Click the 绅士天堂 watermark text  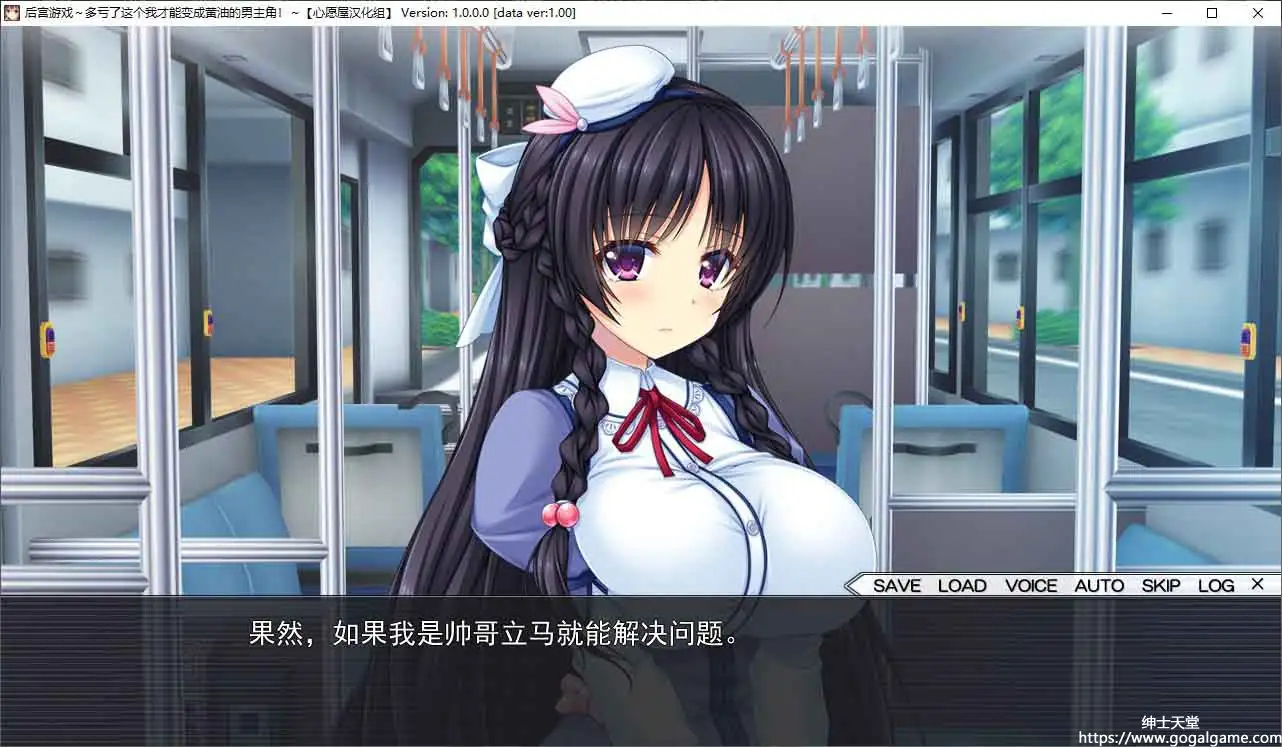[1169, 719]
